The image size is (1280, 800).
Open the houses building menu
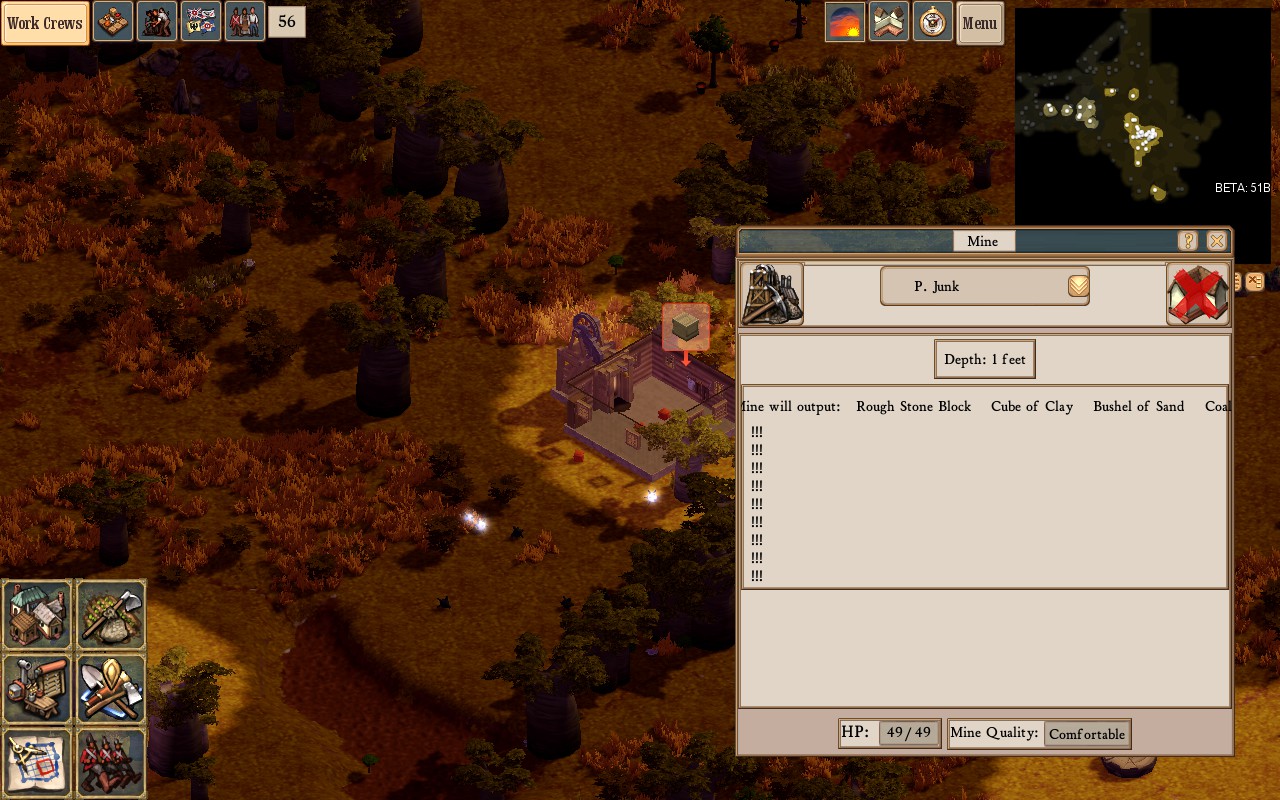(38, 614)
